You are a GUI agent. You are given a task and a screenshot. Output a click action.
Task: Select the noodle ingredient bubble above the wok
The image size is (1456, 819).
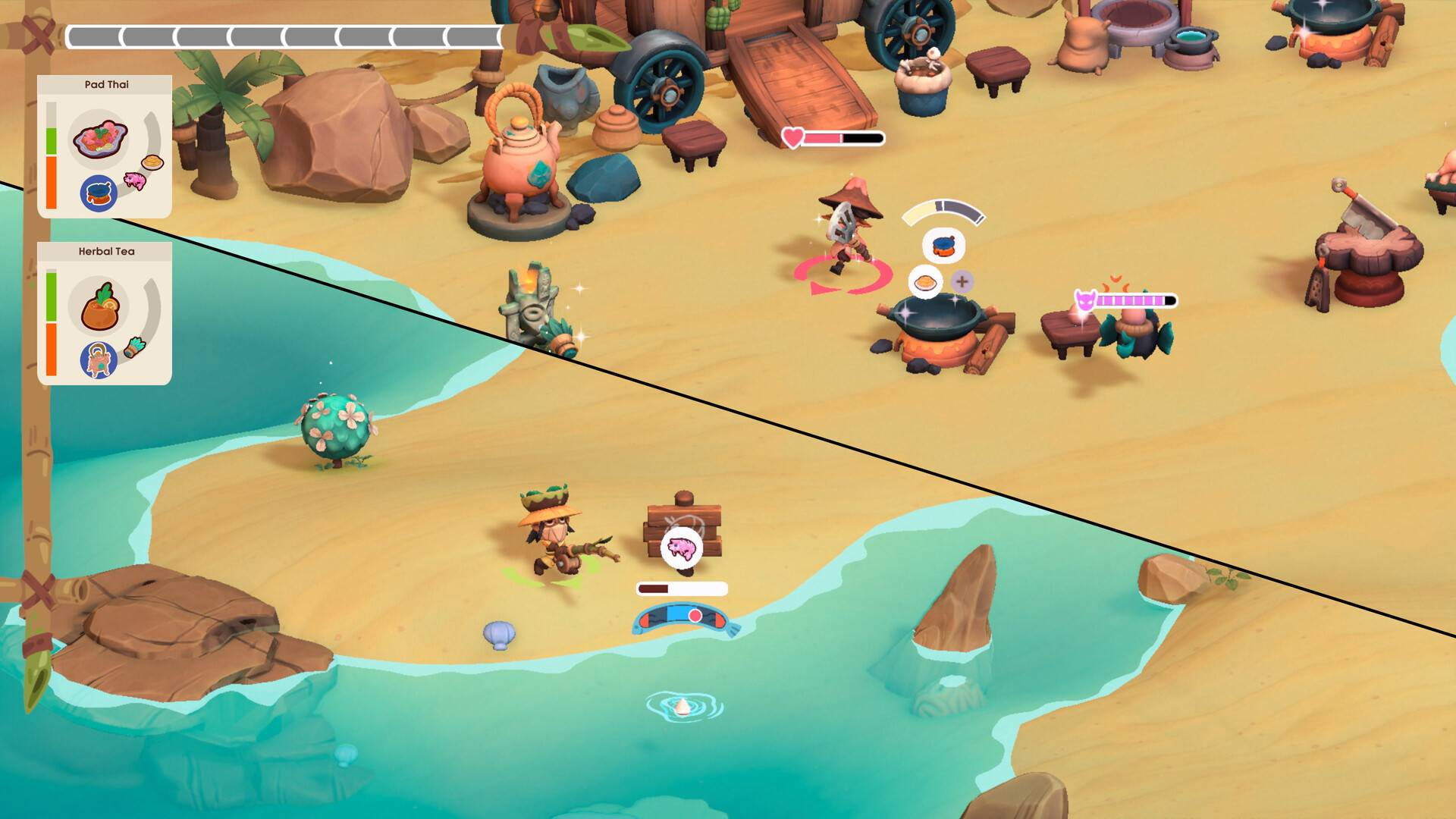tap(925, 282)
